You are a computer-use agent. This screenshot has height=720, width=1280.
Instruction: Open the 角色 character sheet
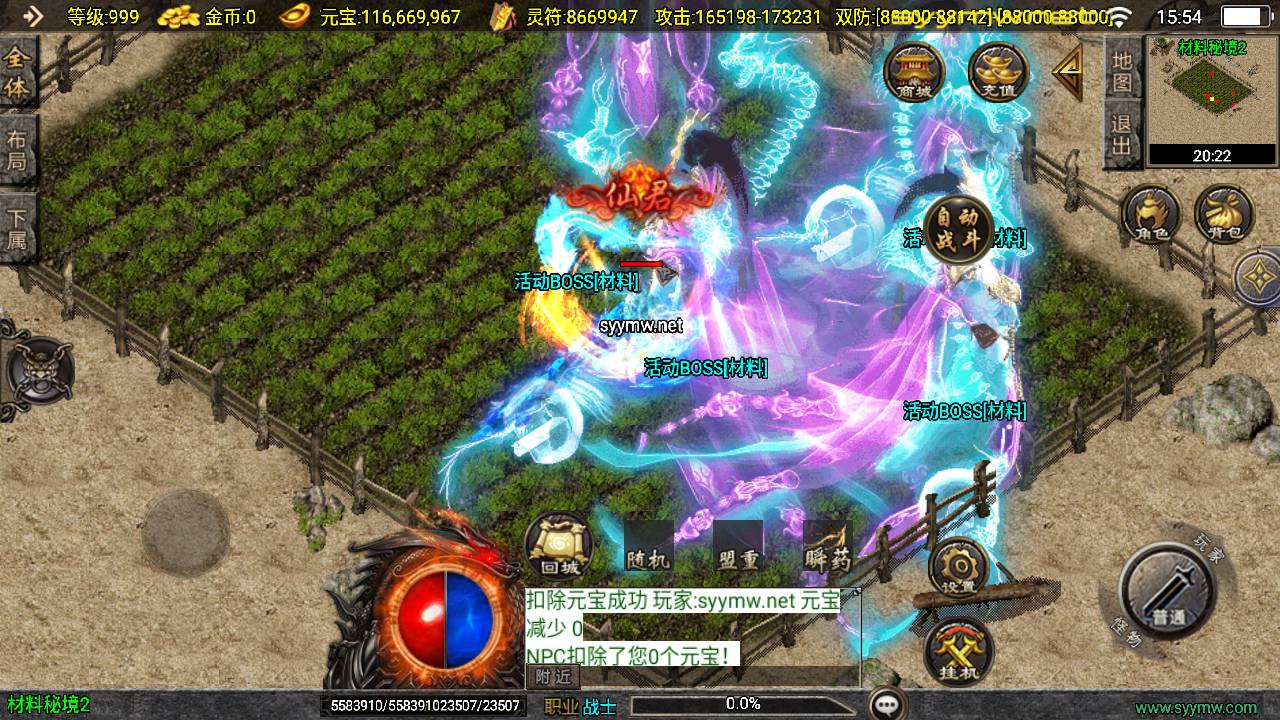click(1150, 214)
